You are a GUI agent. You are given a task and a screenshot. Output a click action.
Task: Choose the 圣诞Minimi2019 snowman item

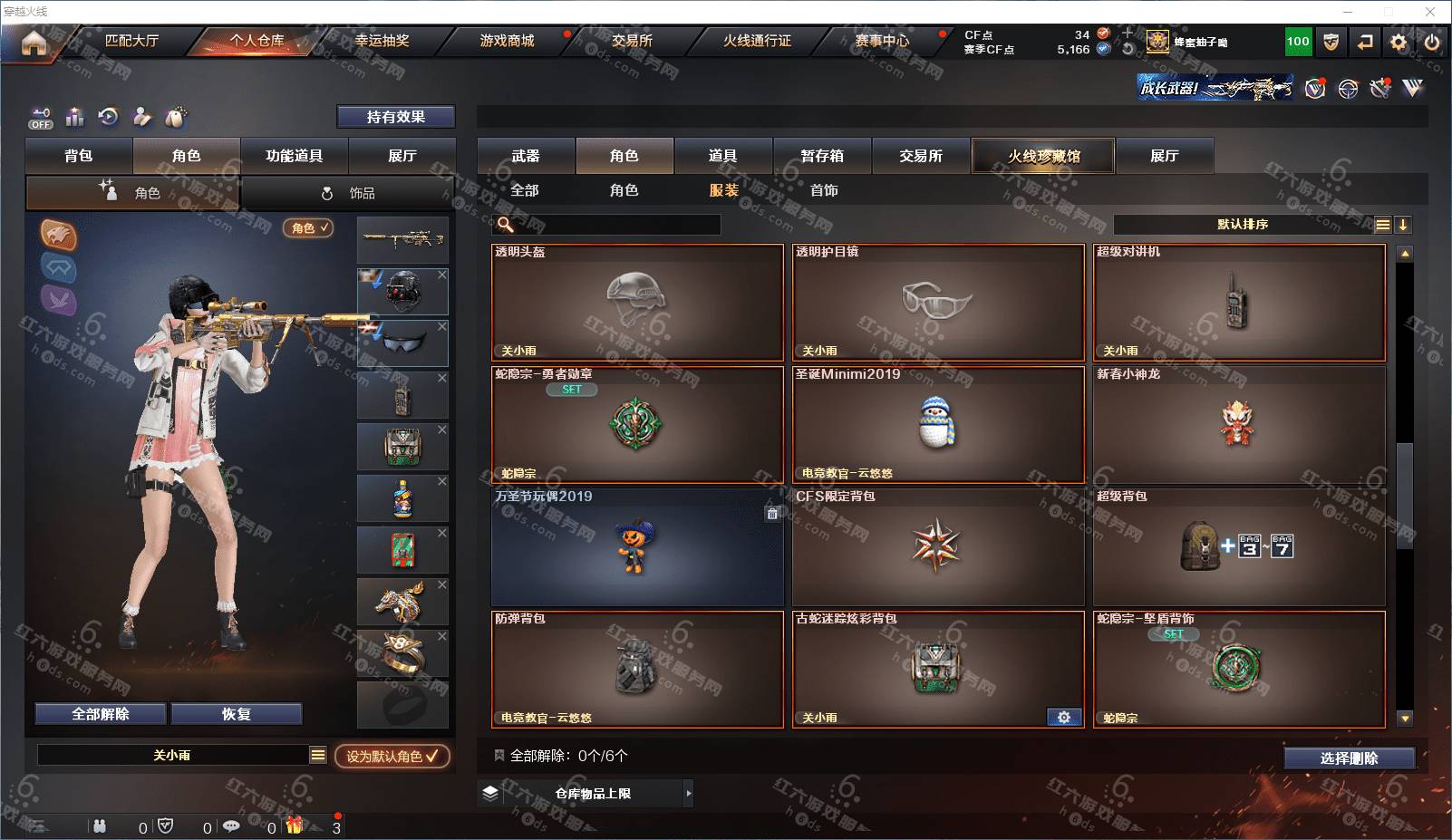pyautogui.click(x=938, y=425)
